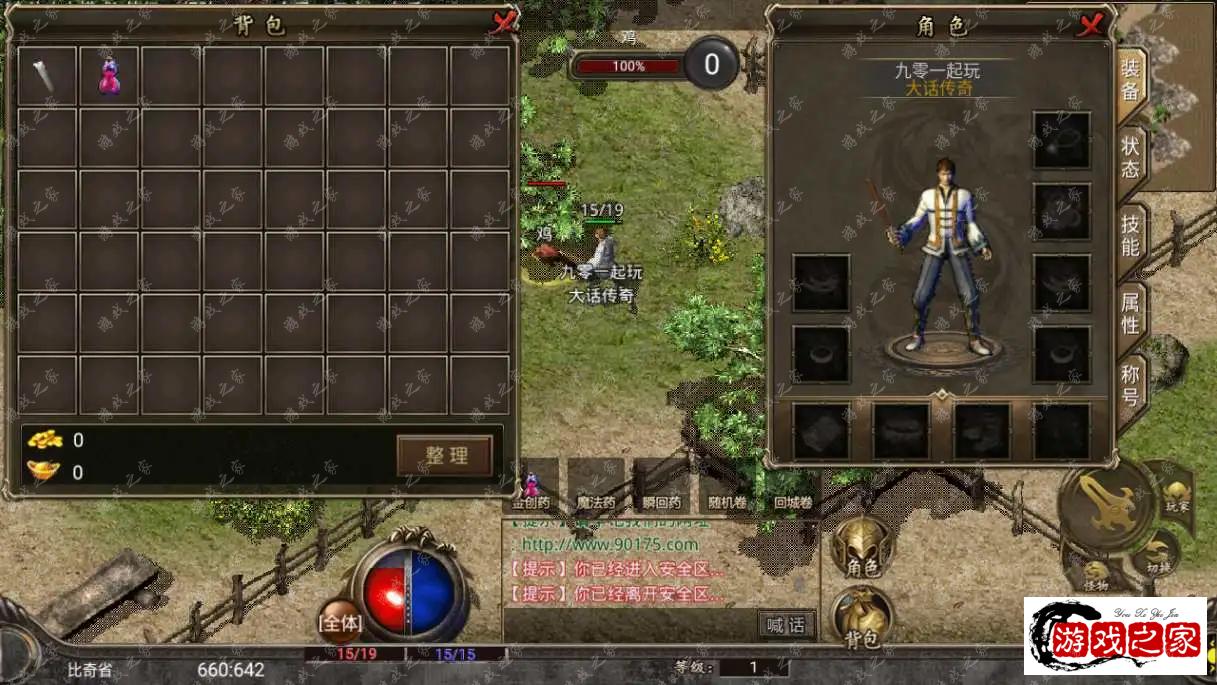1217x685 pixels.
Task: Use the 魔法药 quick slot
Action: [596, 485]
